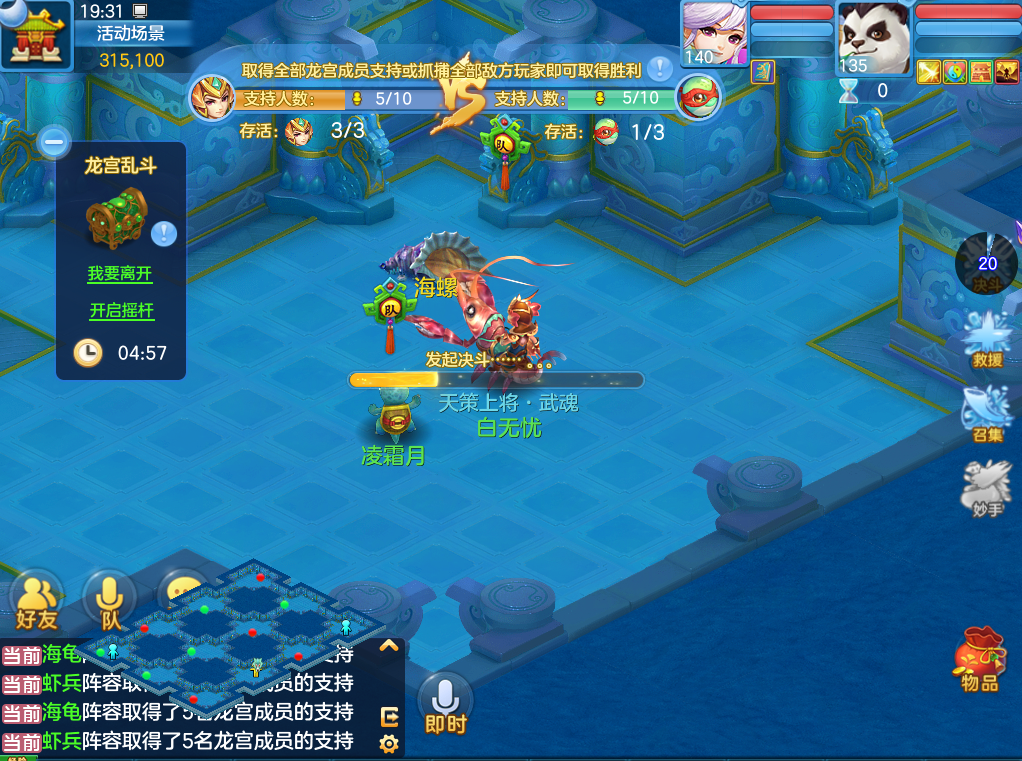Tap the 队 team voice microphone

(110, 601)
